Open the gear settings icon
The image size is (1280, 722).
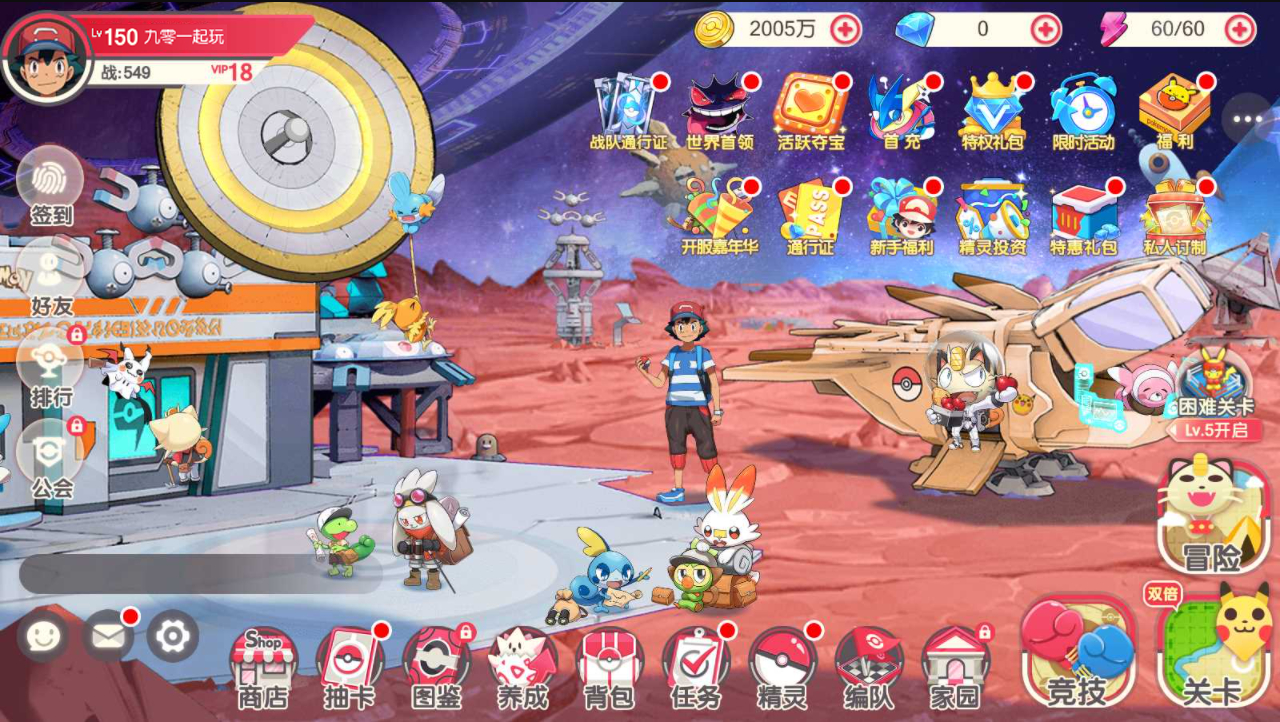[173, 636]
